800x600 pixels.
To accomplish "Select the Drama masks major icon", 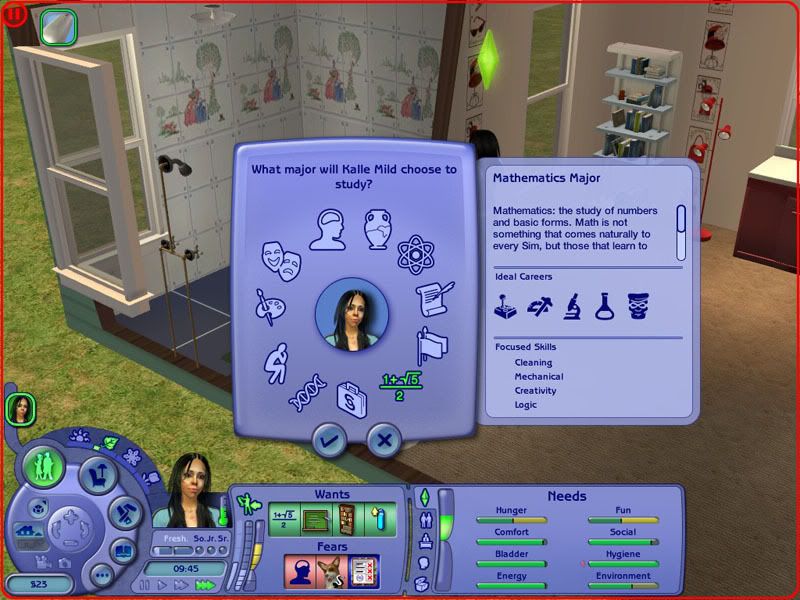I will click(x=282, y=260).
